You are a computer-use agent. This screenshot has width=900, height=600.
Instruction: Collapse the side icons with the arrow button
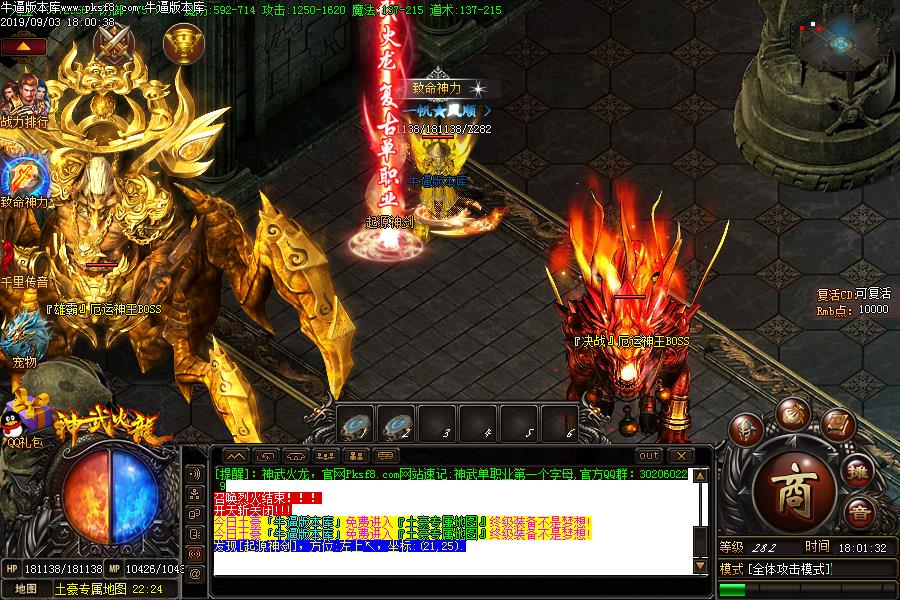(23, 46)
